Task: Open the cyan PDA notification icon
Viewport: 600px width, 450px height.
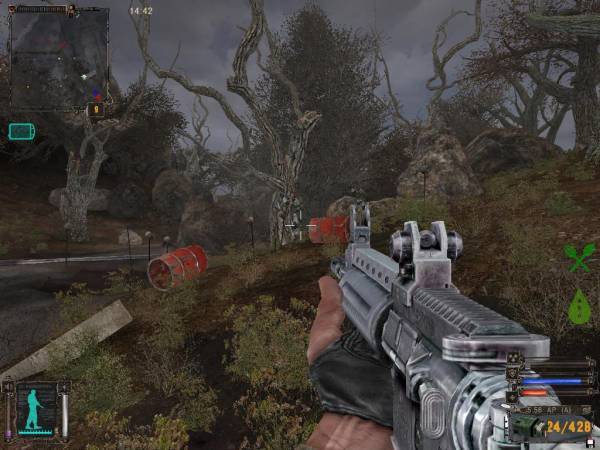Action: pyautogui.click(x=21, y=131)
